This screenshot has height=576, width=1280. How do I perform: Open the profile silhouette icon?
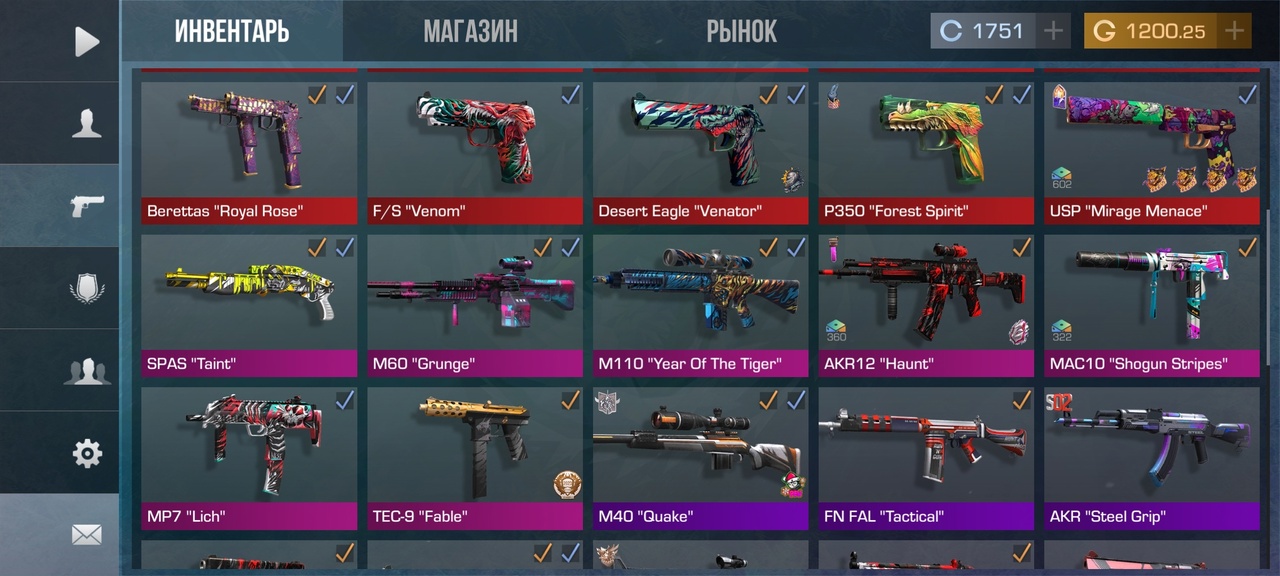point(87,123)
